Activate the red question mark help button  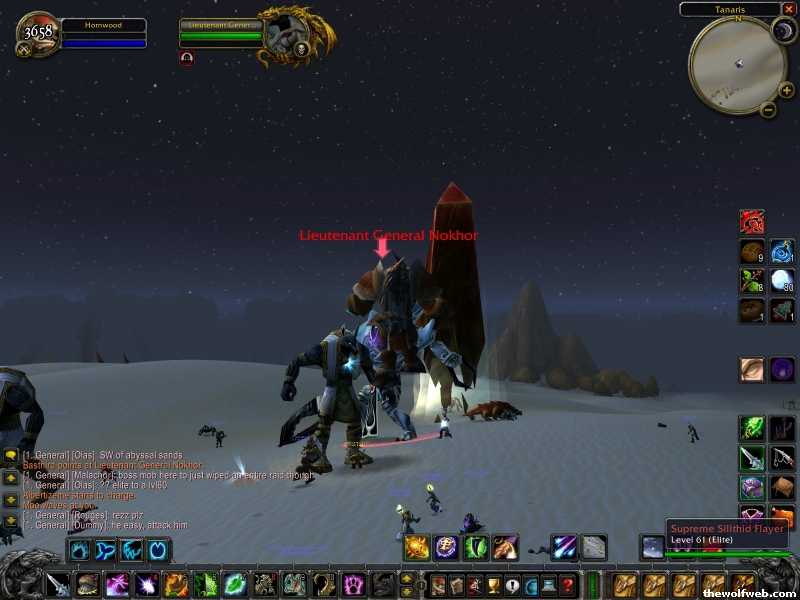[x=568, y=585]
